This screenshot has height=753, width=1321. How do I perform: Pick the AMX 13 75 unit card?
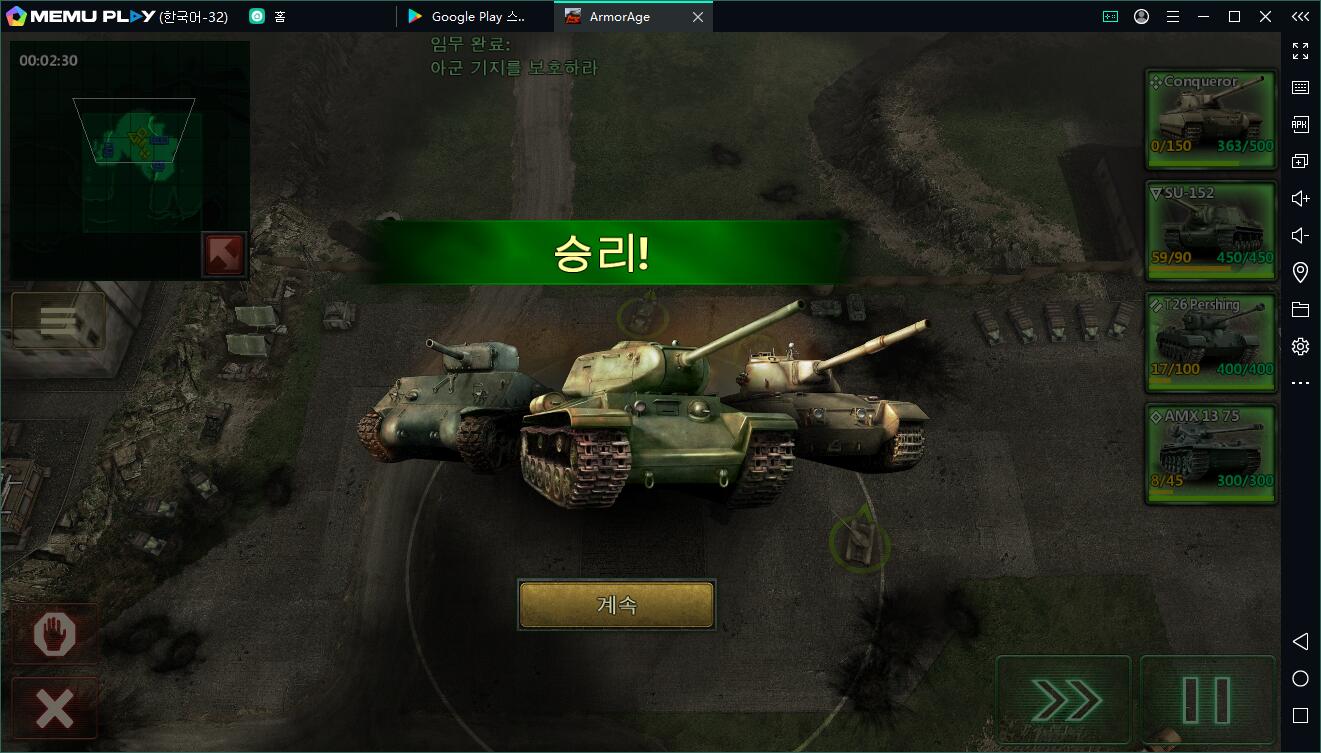click(1211, 454)
